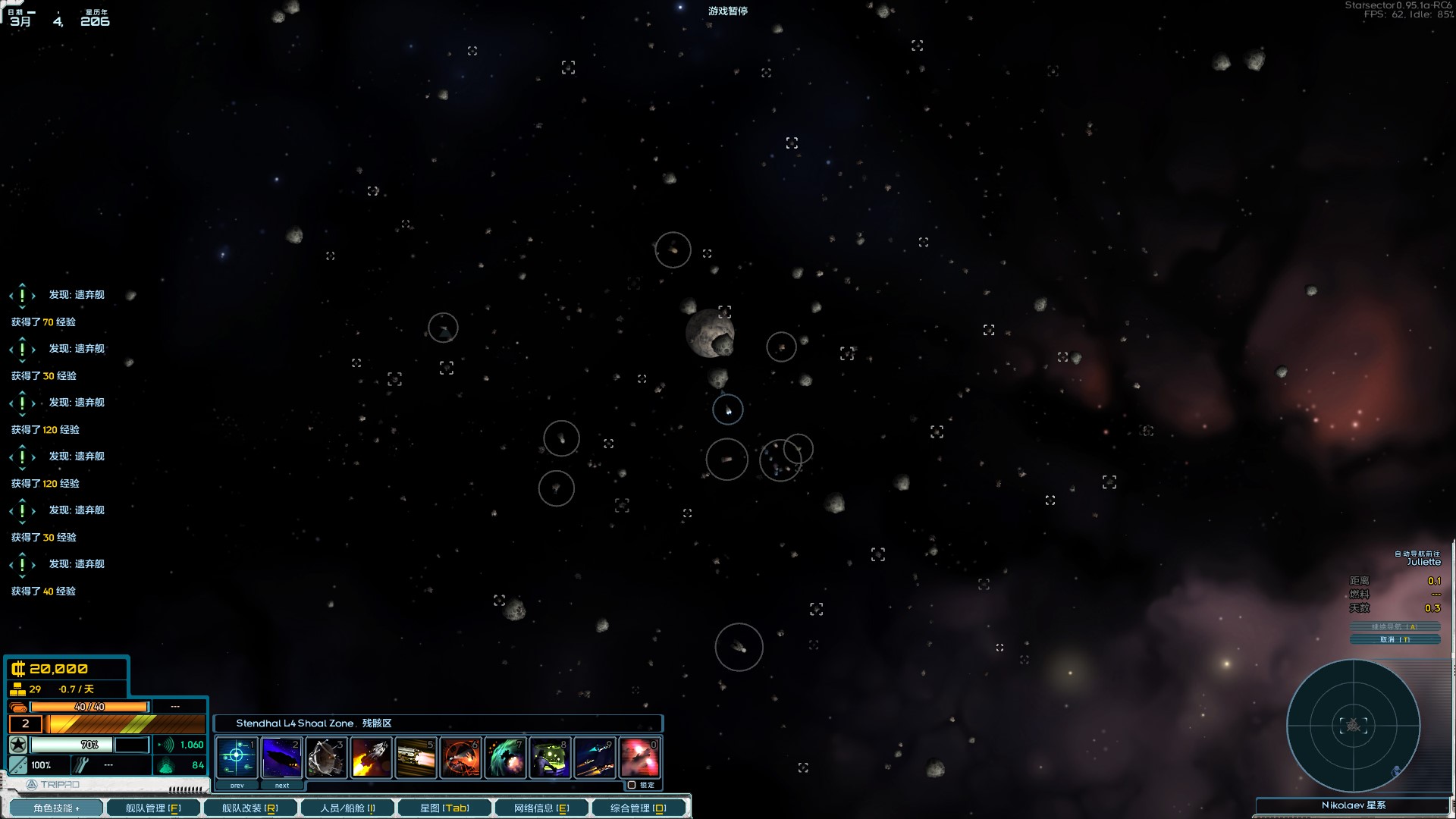Activate the ship thruster burn ability
The height and width of the screenshot is (819, 1456).
tap(371, 756)
